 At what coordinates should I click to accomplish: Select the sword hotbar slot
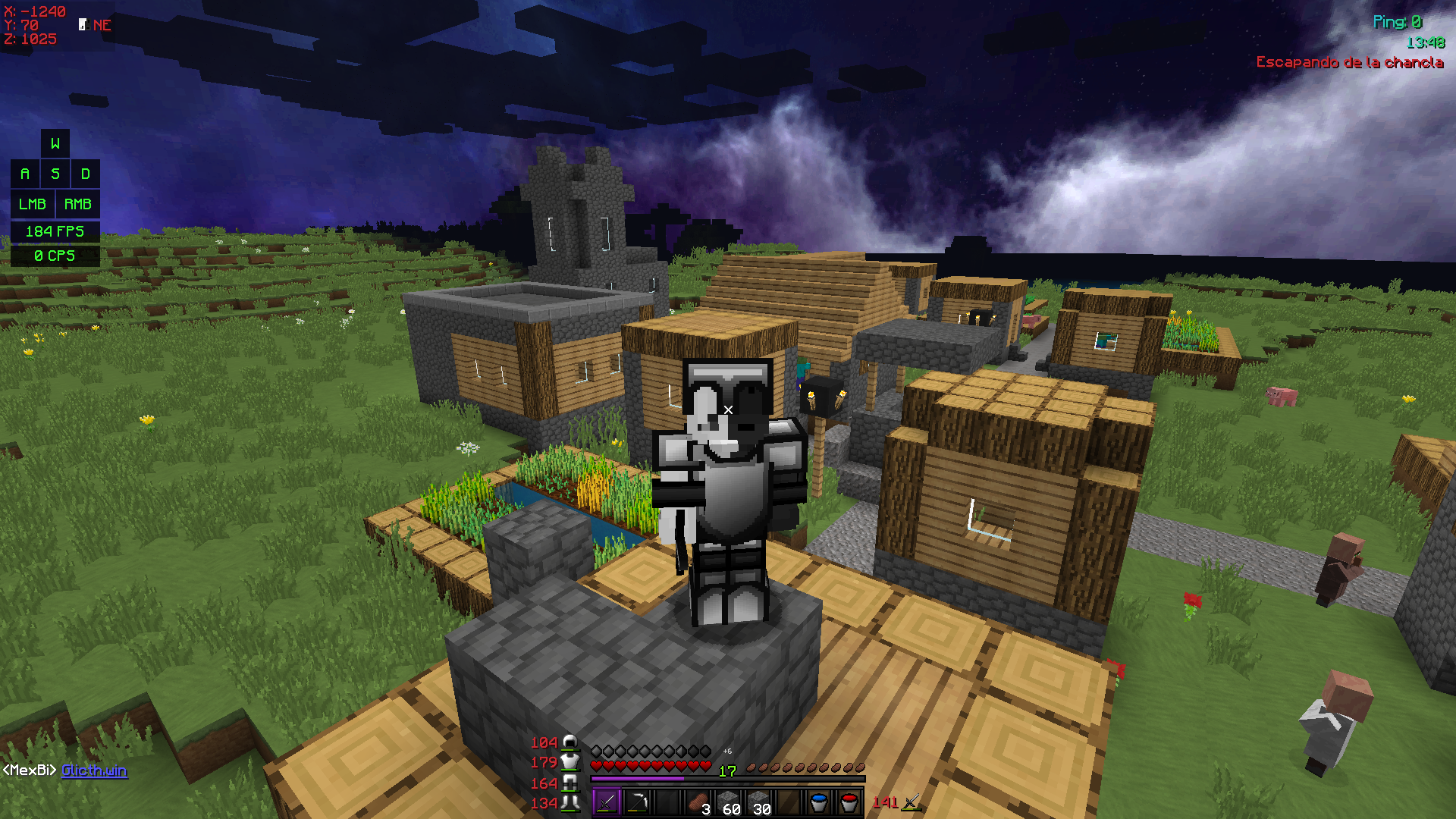(607, 802)
